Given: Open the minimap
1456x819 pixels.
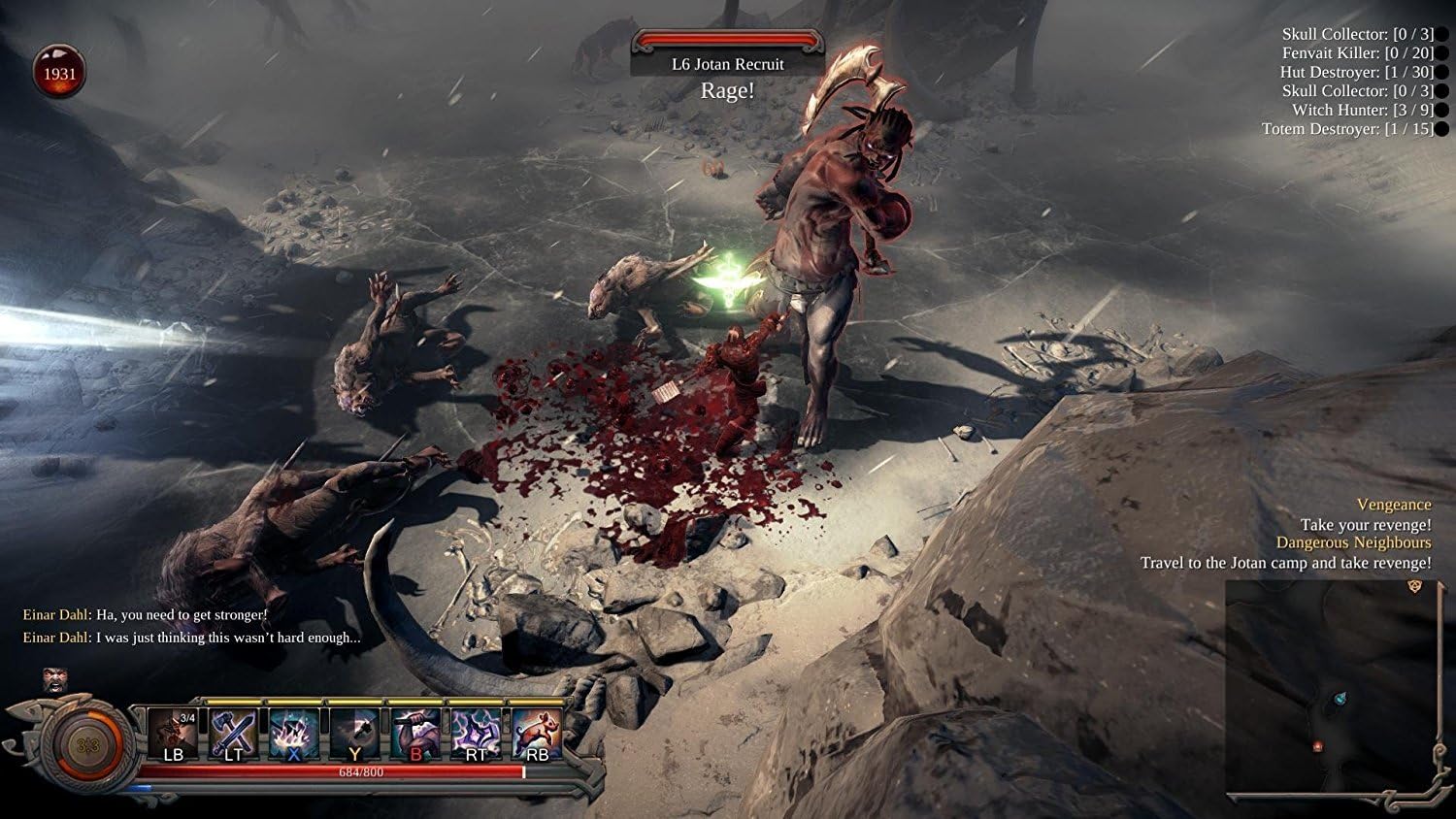Looking at the screenshot, I should tap(1332, 690).
